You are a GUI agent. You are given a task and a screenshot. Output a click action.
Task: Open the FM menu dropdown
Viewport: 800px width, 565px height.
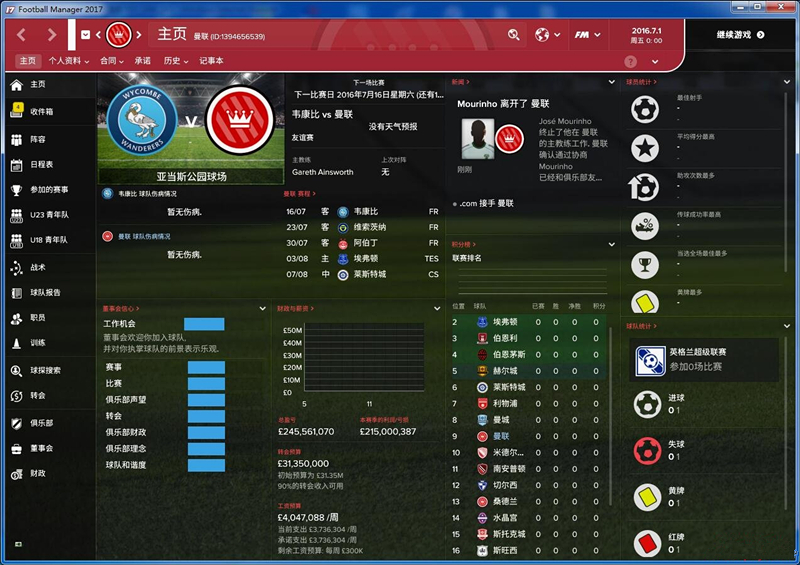(585, 35)
